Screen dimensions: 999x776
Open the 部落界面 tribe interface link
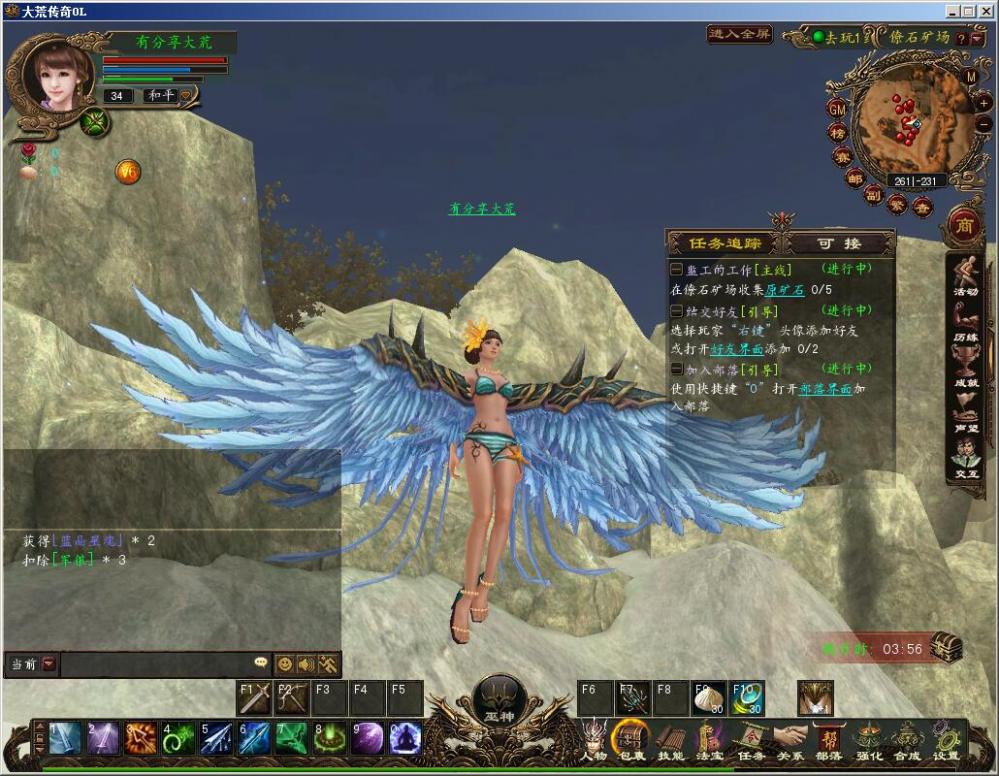click(825, 388)
